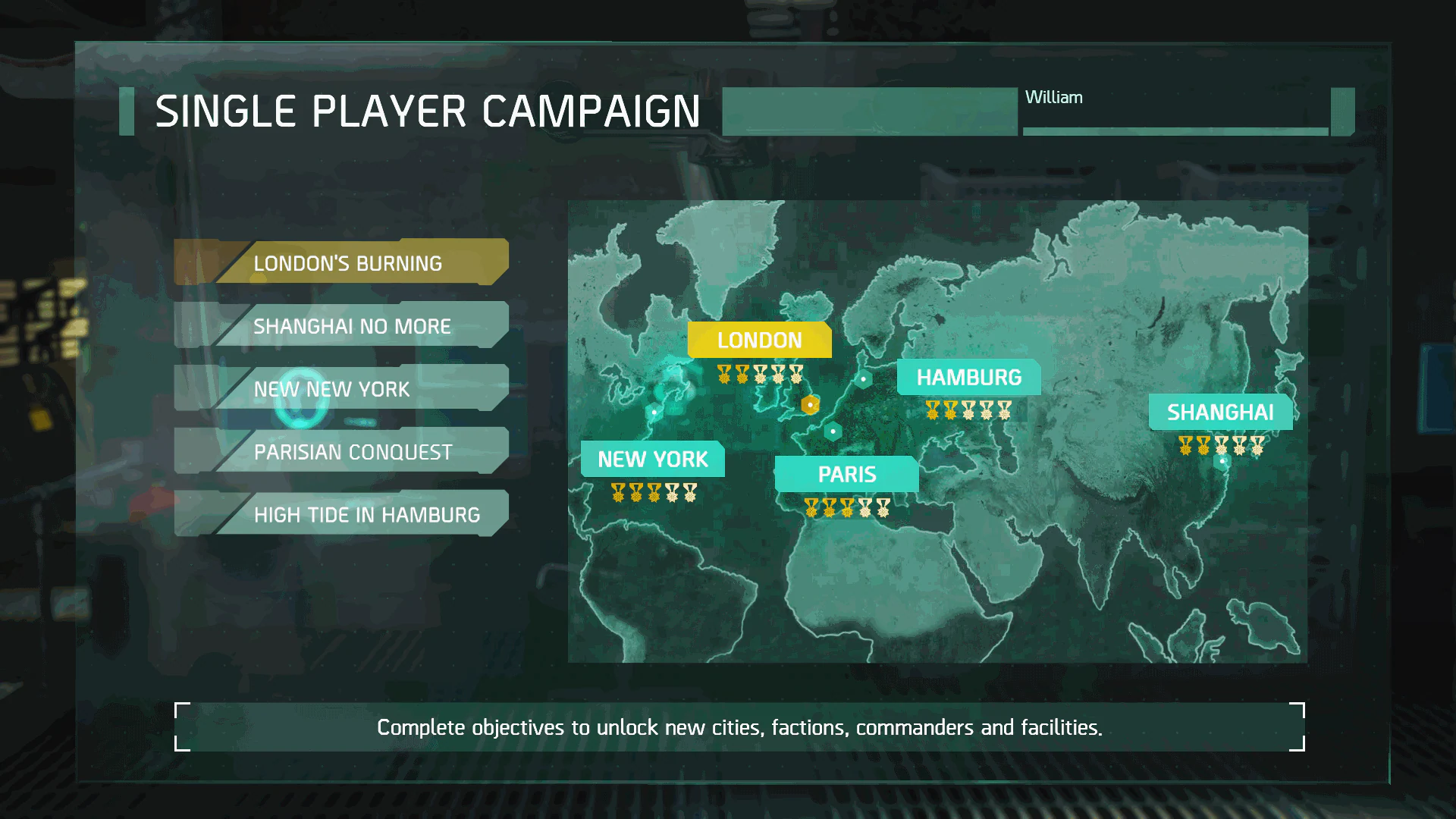Select PARIS on the campaign map
Screen dimensions: 1456x819
pos(847,474)
